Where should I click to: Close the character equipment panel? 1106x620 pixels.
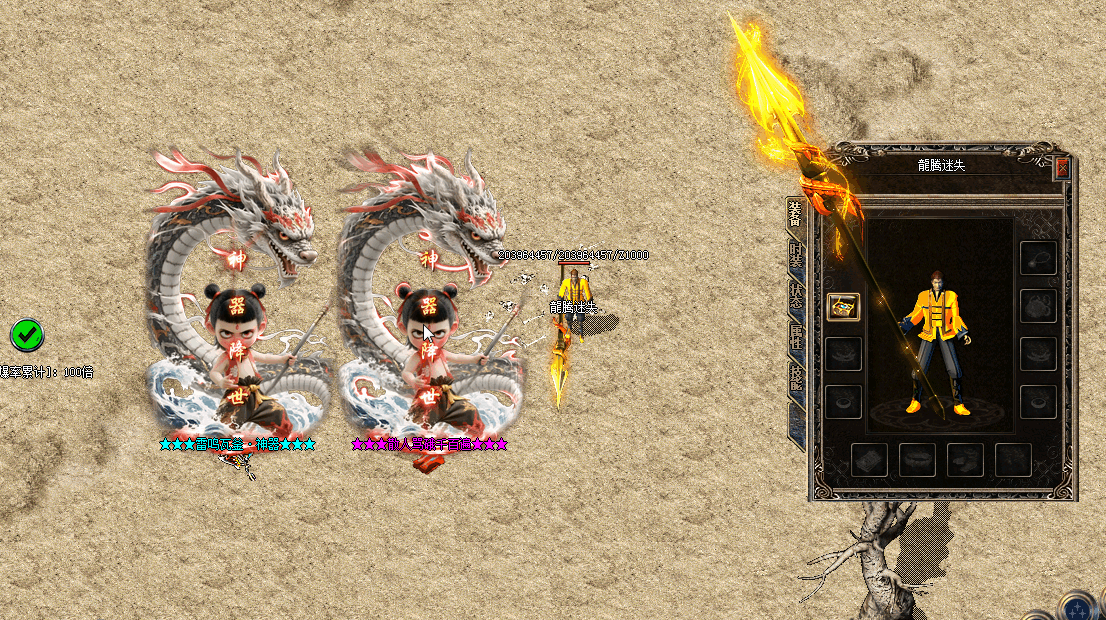tap(1062, 168)
